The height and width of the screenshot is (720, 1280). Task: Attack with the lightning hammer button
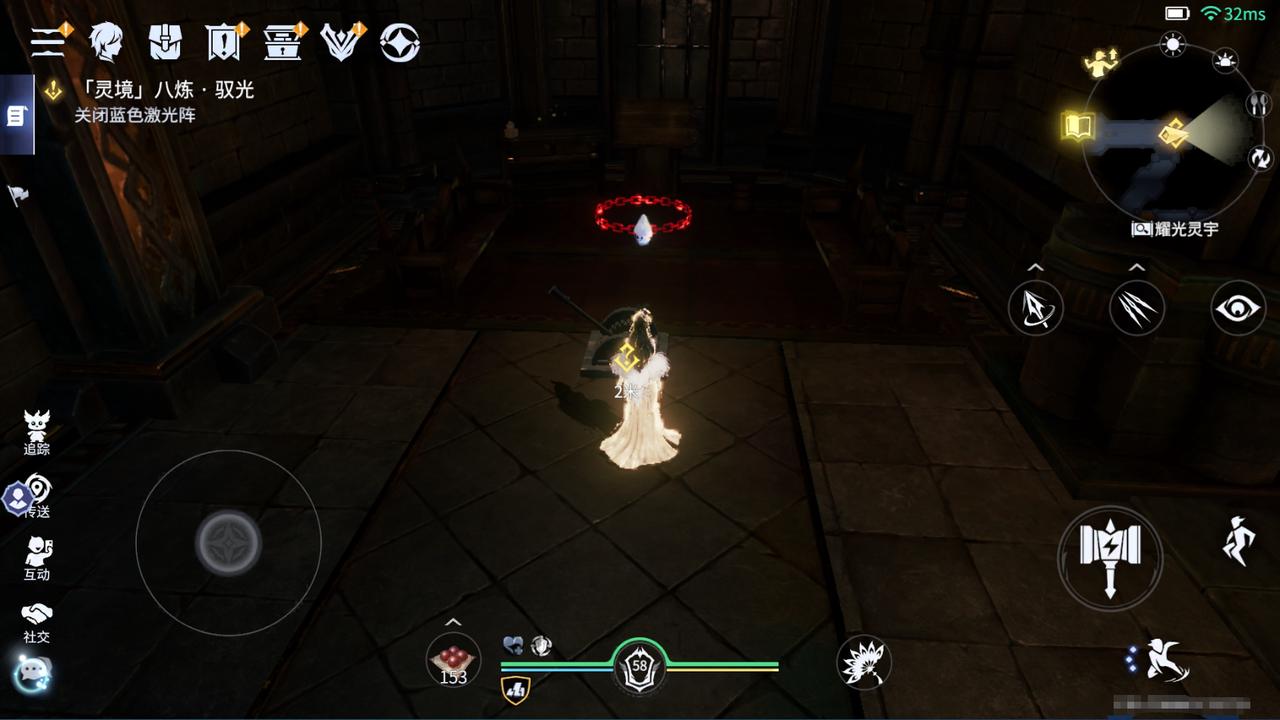(1110, 558)
